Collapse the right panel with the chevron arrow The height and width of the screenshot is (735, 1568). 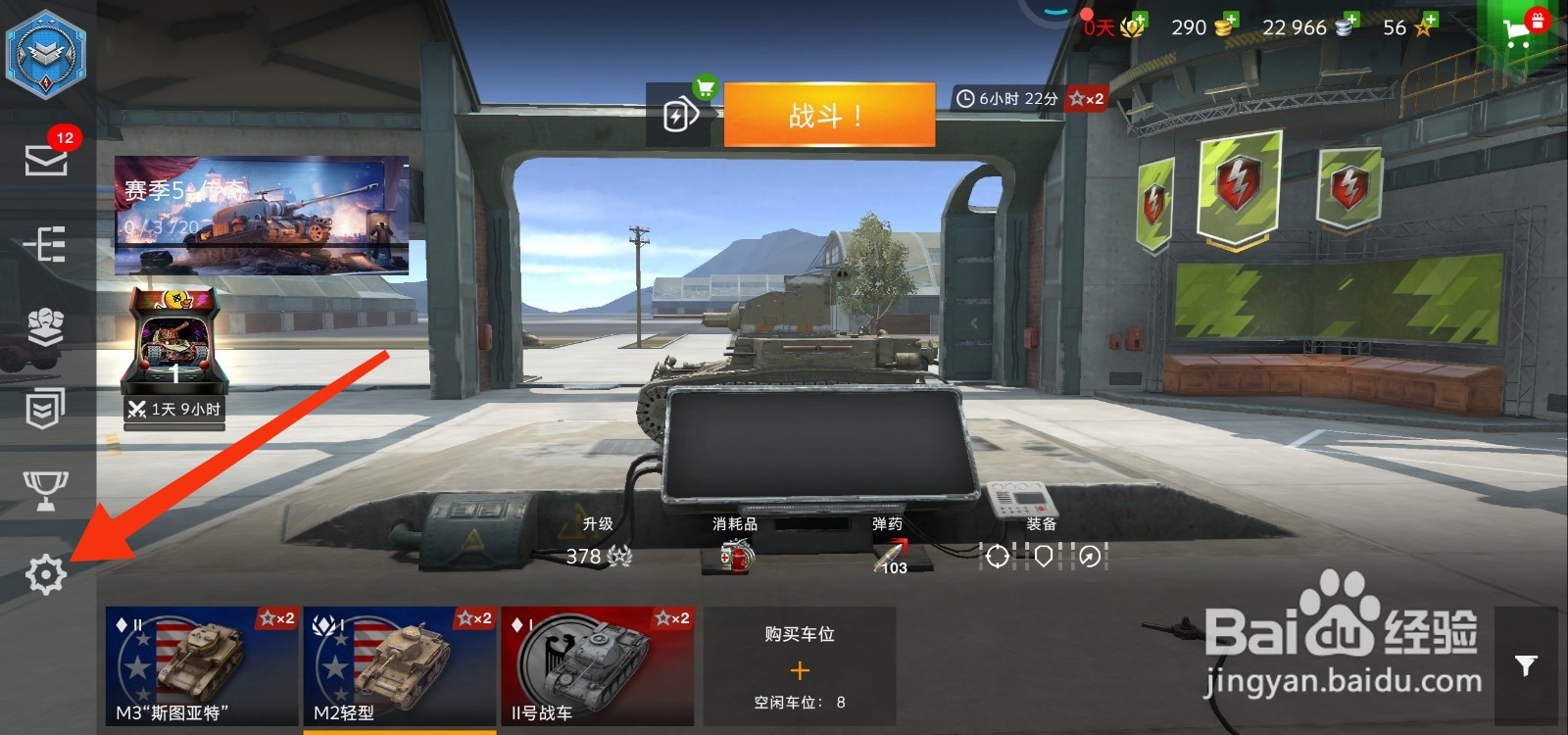[973, 321]
